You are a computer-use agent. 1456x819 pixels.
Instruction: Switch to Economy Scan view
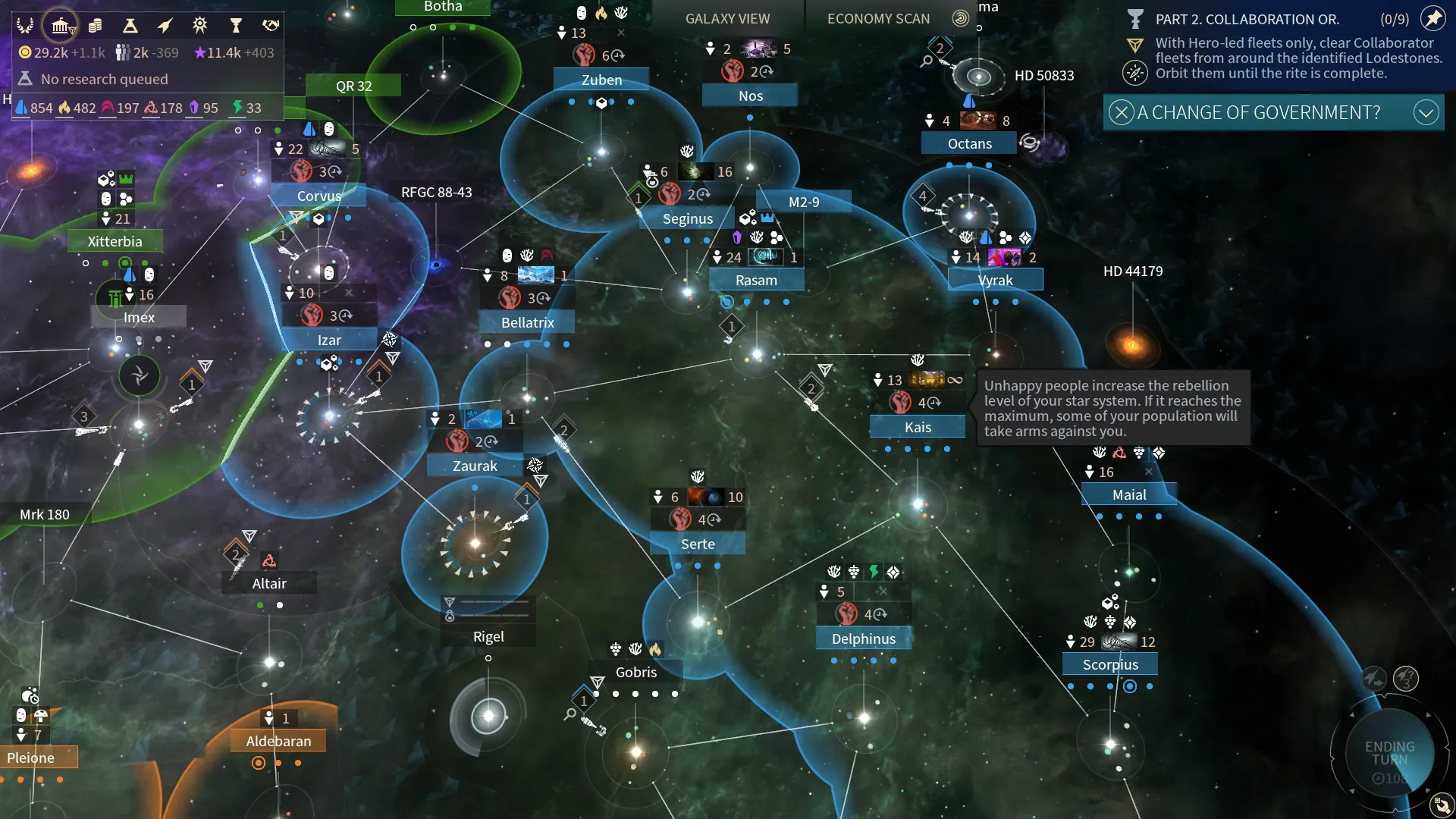tap(878, 18)
